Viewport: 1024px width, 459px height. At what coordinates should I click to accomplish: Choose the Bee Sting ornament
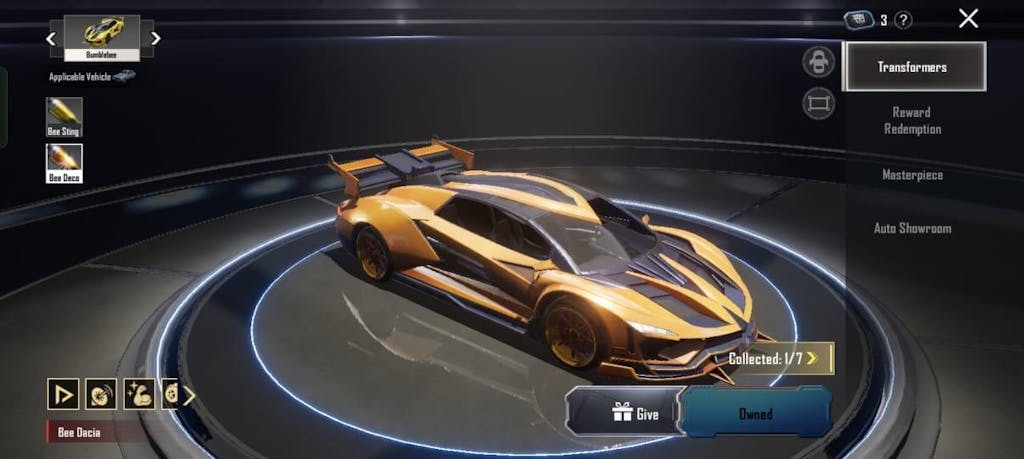point(64,116)
